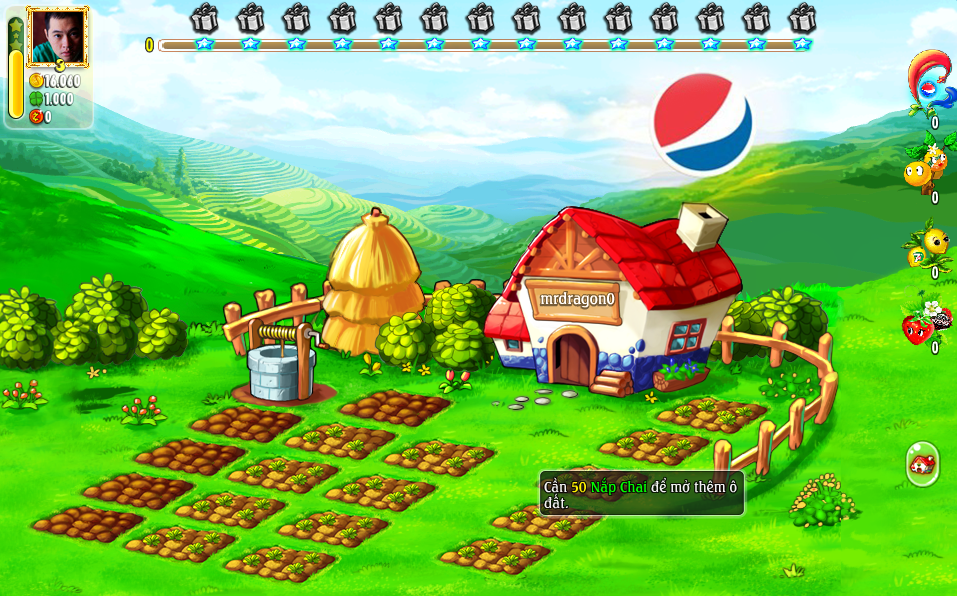Open the player avatar portrait
957x596 pixels.
(x=57, y=36)
